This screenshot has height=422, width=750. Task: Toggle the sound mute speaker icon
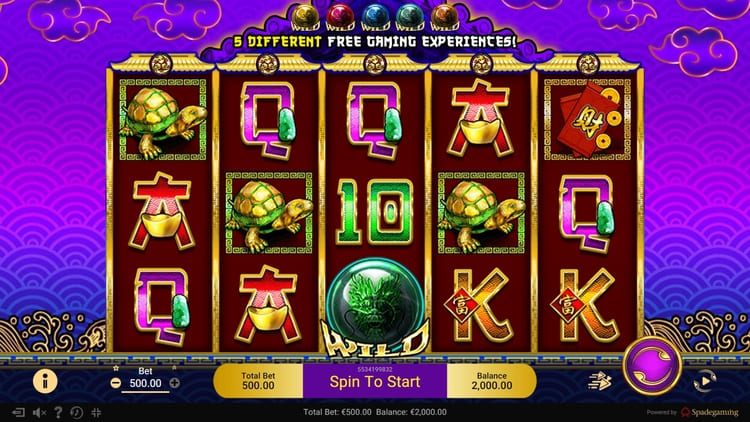[x=40, y=412]
